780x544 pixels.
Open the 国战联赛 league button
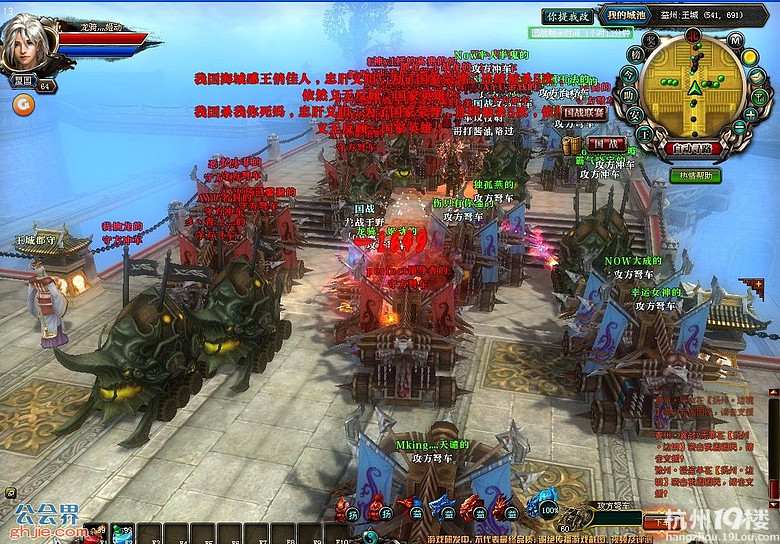click(x=584, y=113)
